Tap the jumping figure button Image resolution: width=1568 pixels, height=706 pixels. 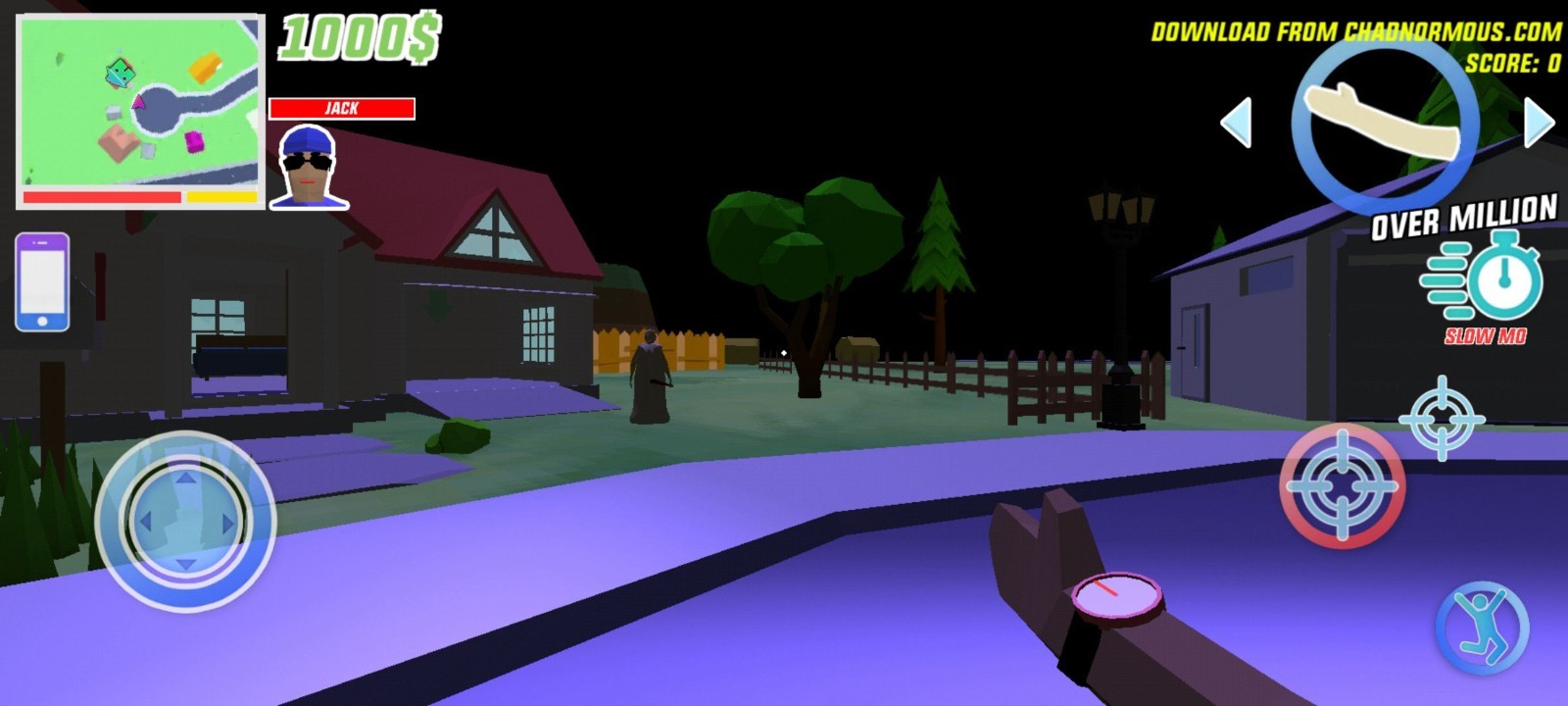[x=1482, y=629]
